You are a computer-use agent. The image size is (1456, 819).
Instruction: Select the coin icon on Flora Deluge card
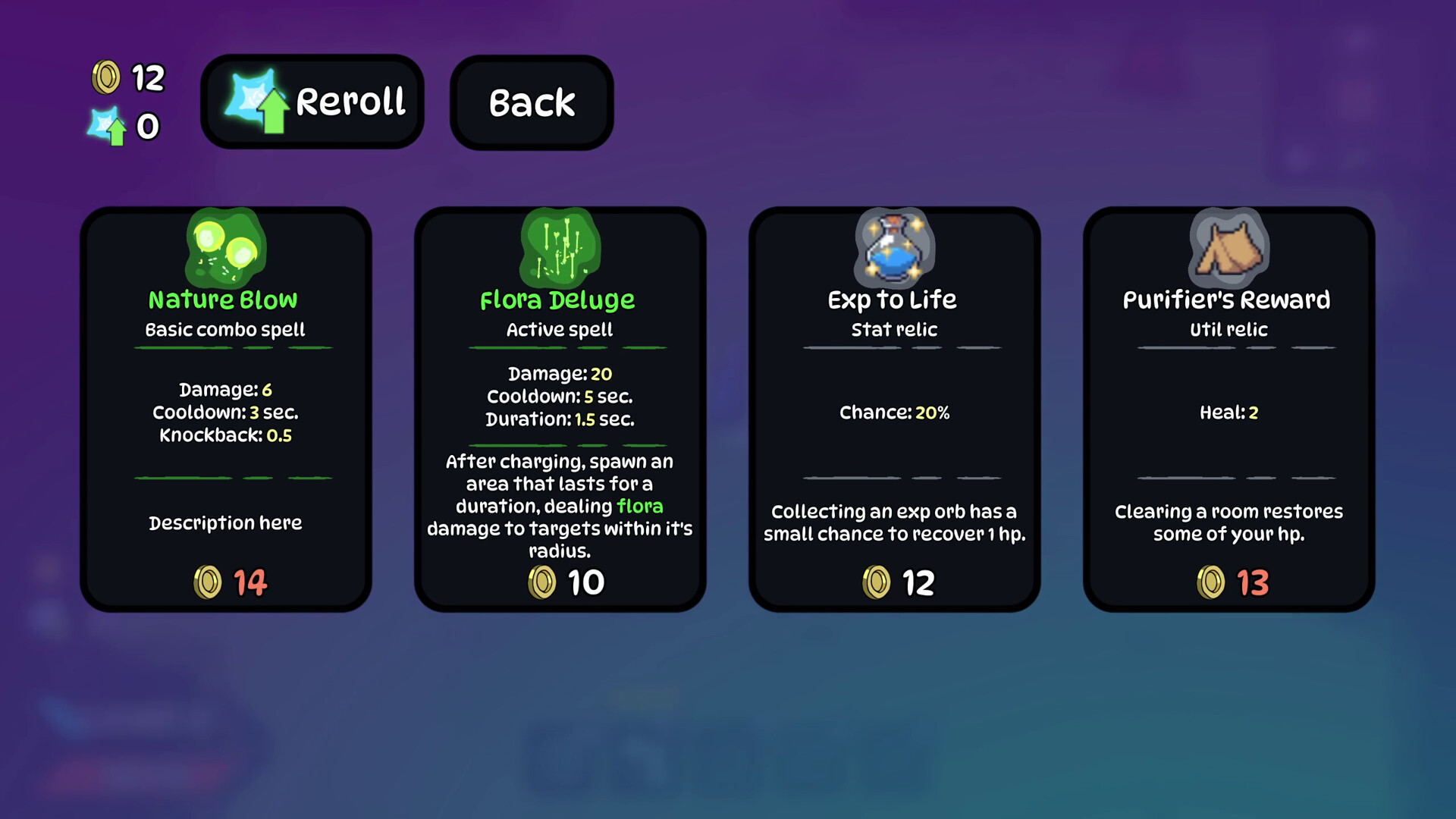[x=541, y=582]
